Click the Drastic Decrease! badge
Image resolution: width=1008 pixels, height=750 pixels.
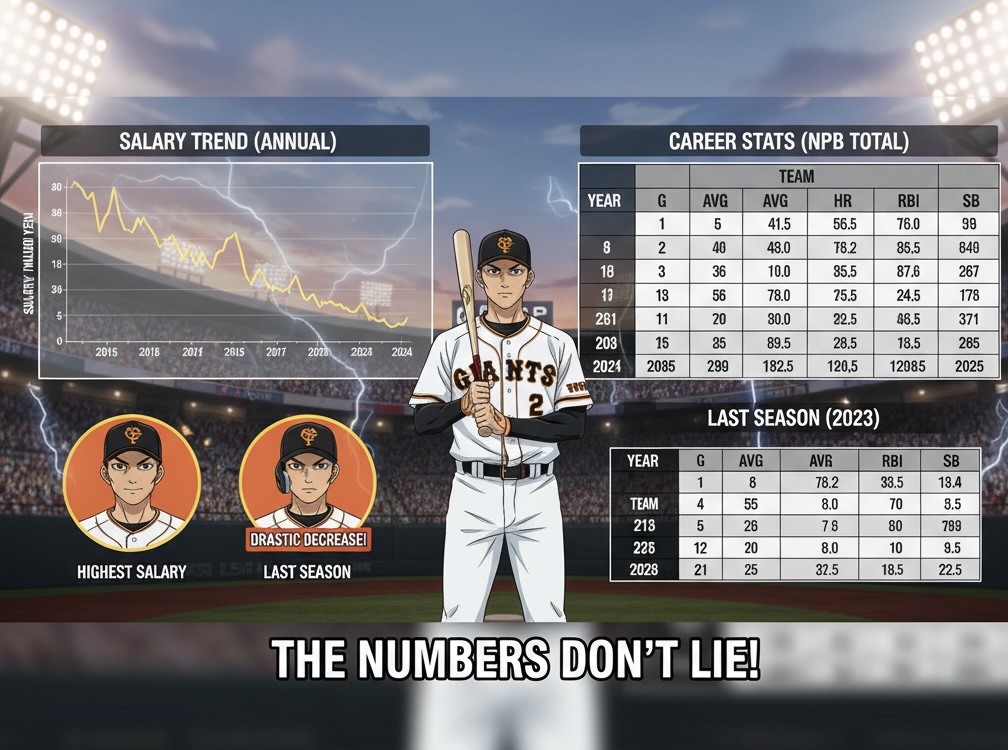pyautogui.click(x=307, y=540)
